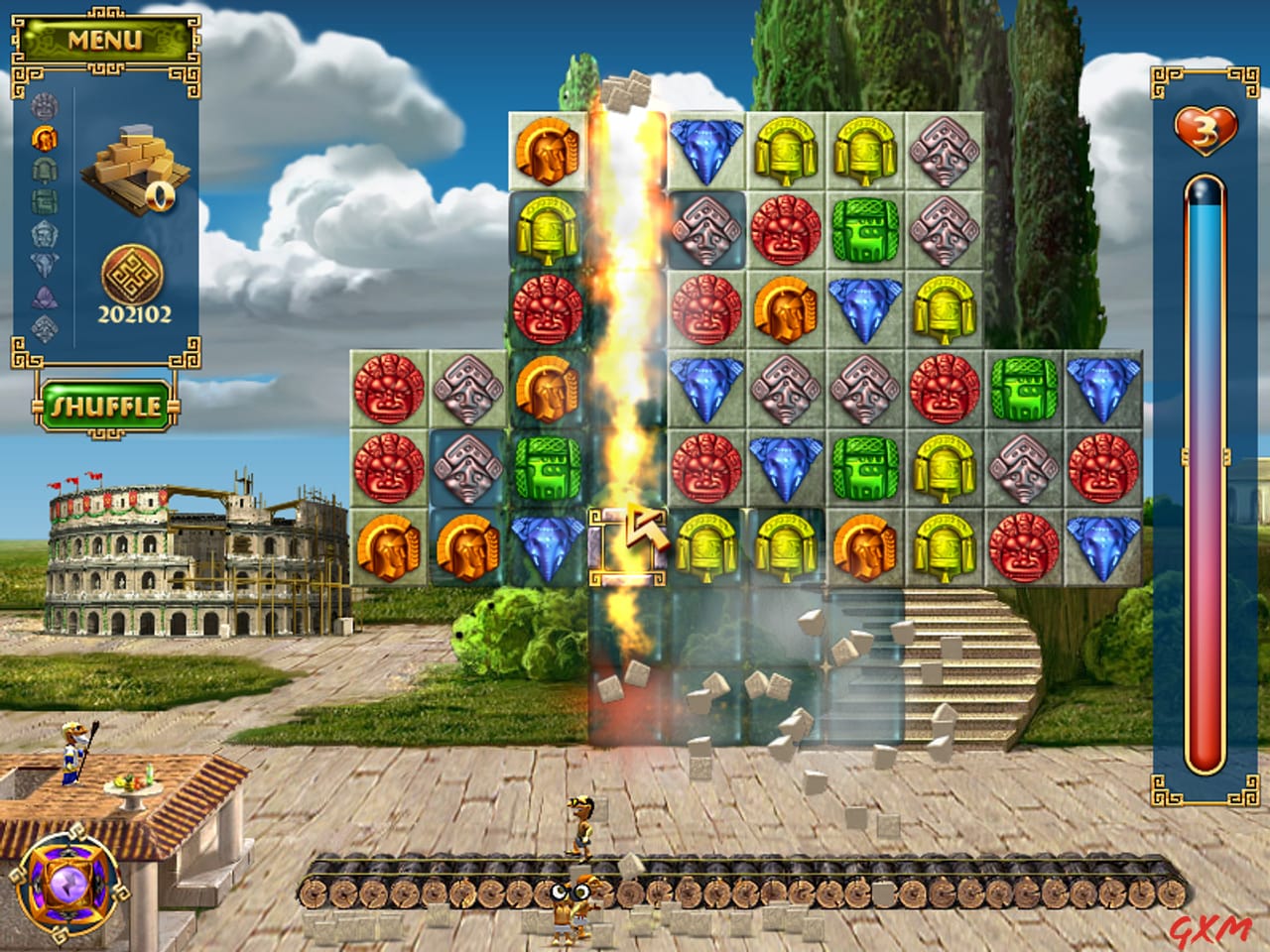
Task: Click the elephant tile icon in the sidebar
Action: coord(45,265)
